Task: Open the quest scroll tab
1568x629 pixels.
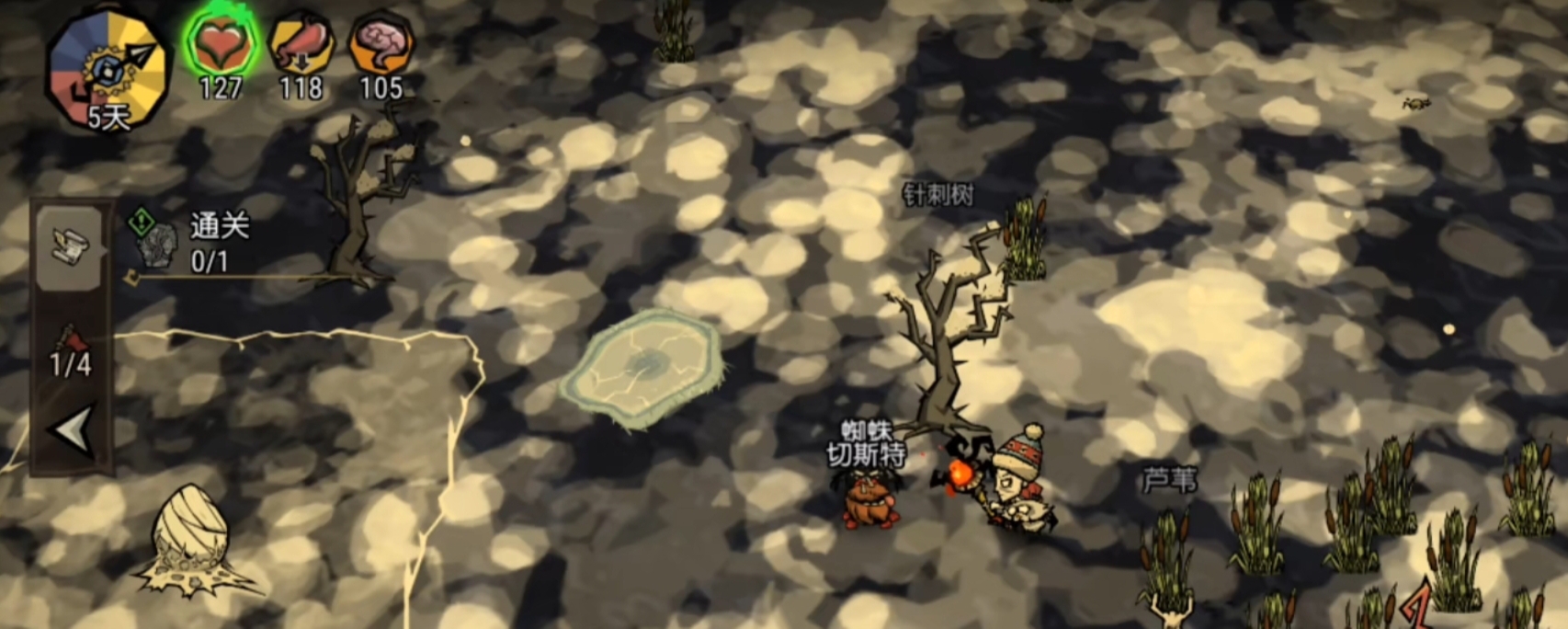Action: pyautogui.click(x=70, y=246)
